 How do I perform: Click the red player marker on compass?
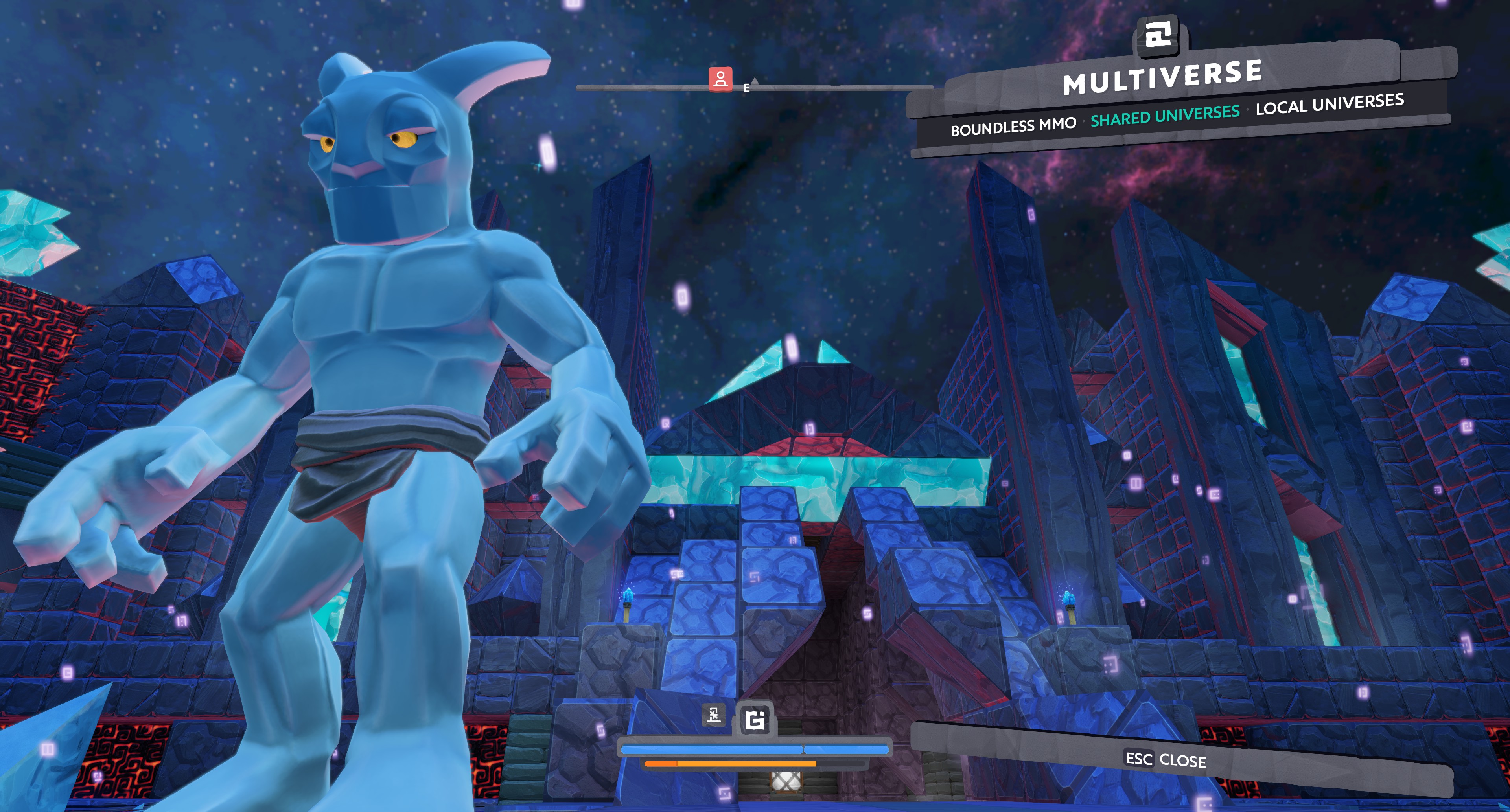tap(720, 79)
